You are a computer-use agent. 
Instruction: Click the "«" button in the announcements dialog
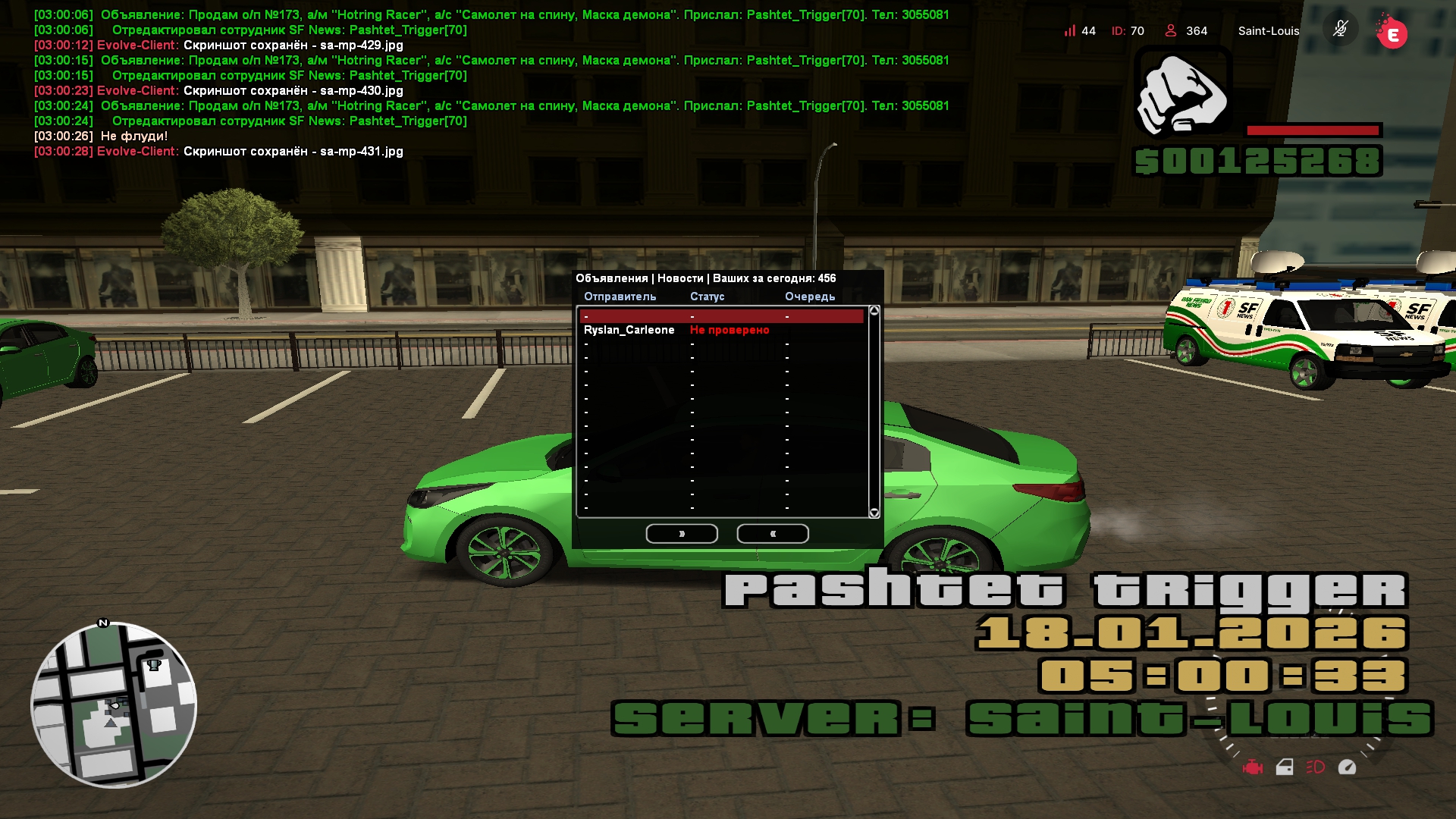pos(773,534)
